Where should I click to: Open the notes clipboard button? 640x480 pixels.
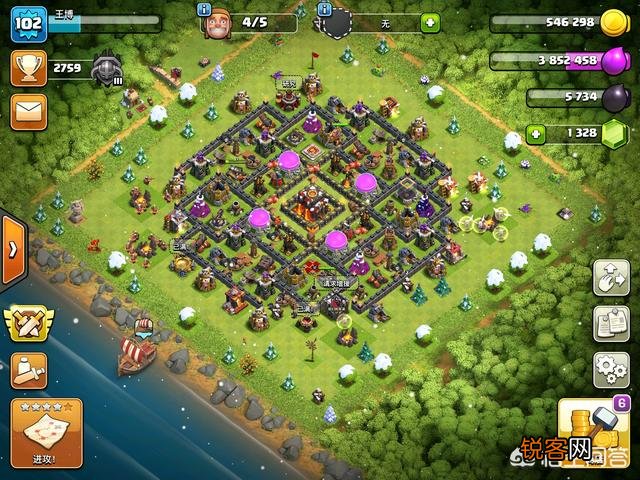pyautogui.click(x=610, y=324)
